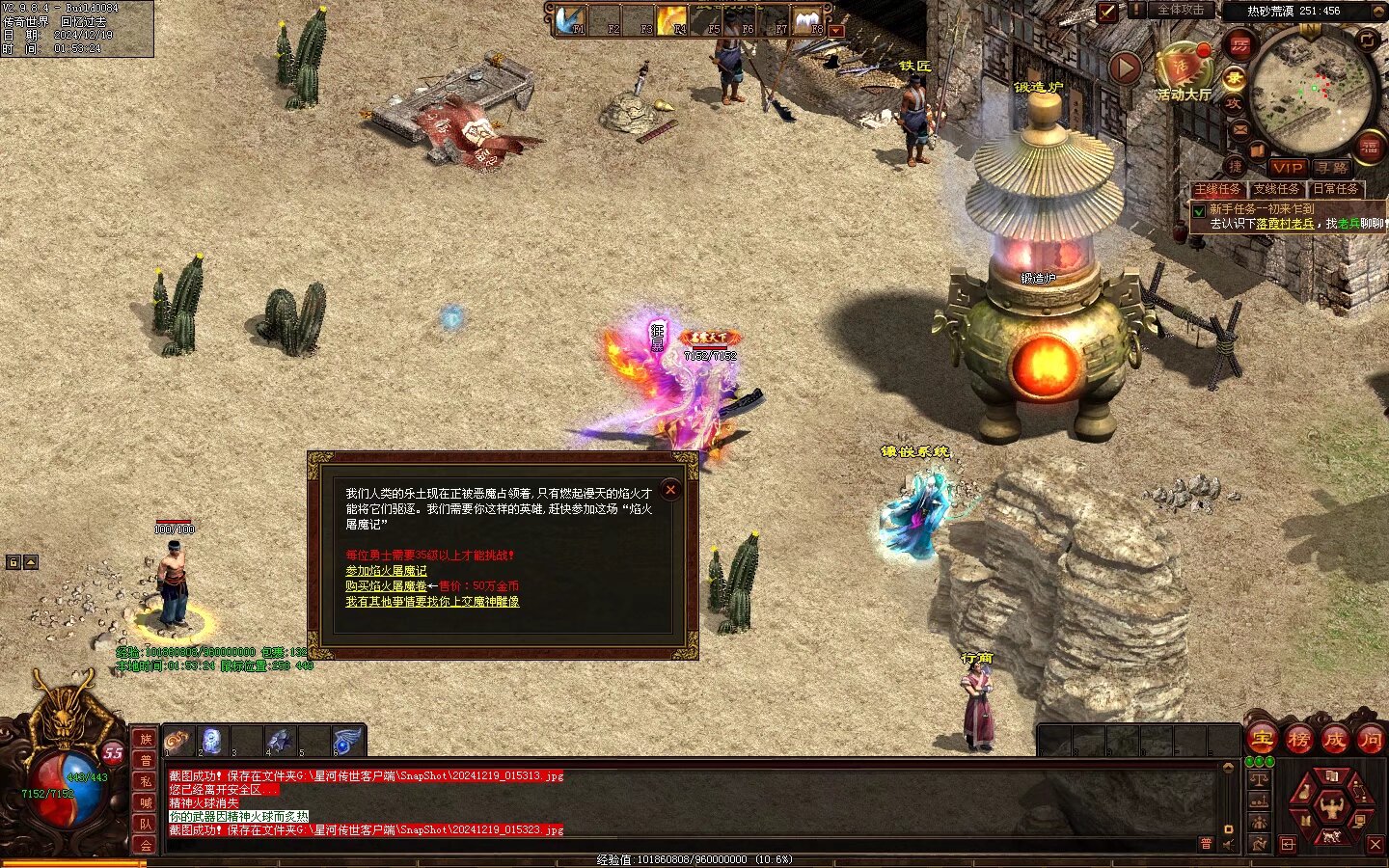Screen dimensions: 1389x868
Task: Select 购买焰火屠魔卷 purchase option
Action: click(x=386, y=586)
